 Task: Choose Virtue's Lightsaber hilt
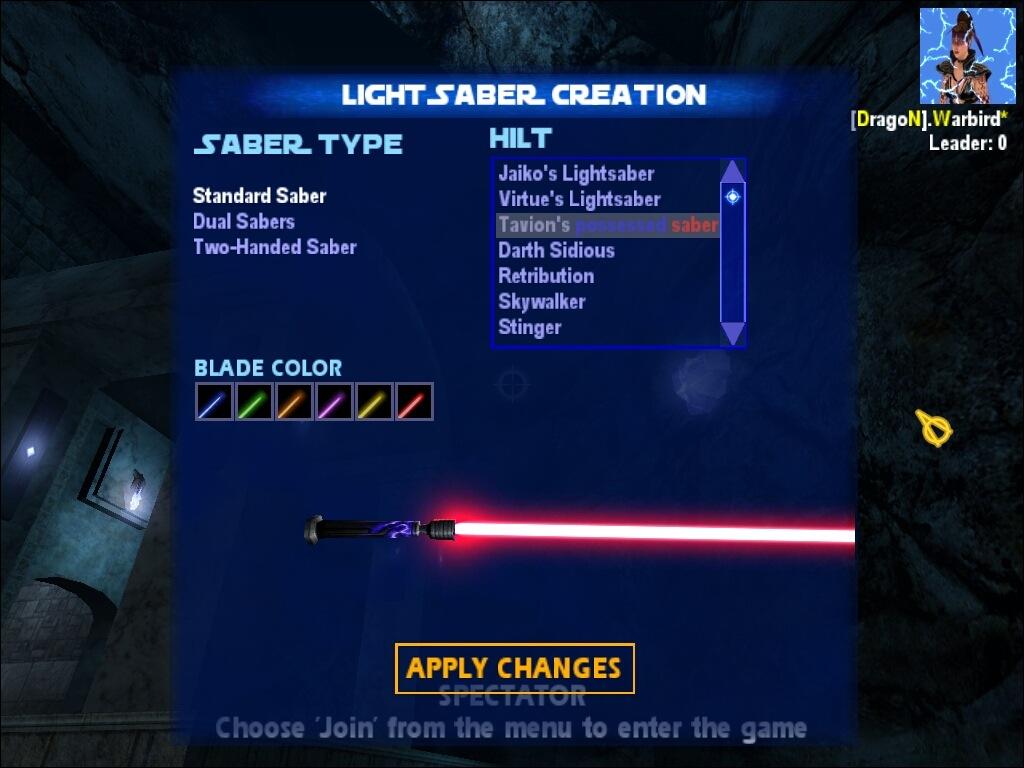[x=579, y=199]
